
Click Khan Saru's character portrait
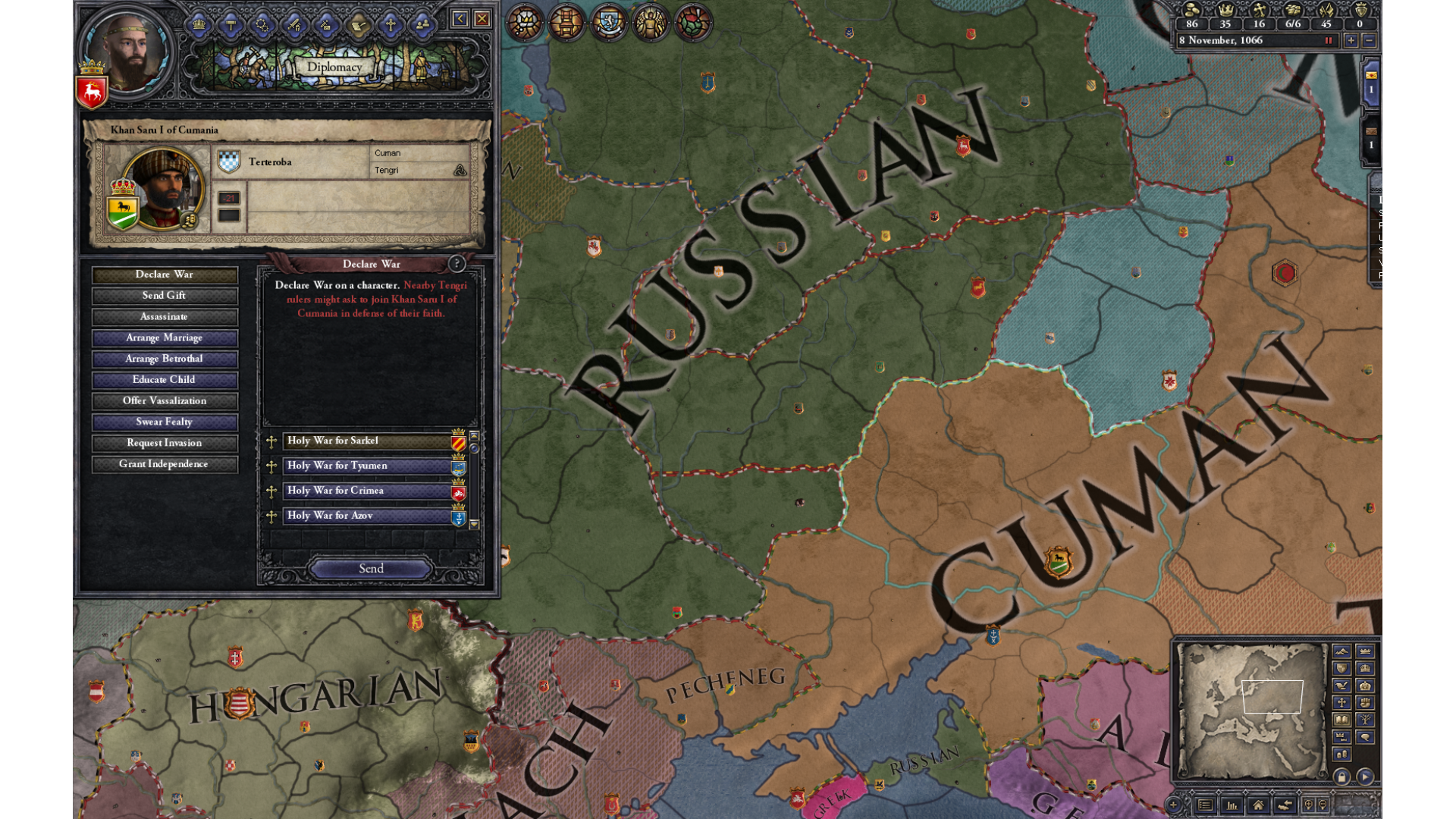click(x=162, y=189)
